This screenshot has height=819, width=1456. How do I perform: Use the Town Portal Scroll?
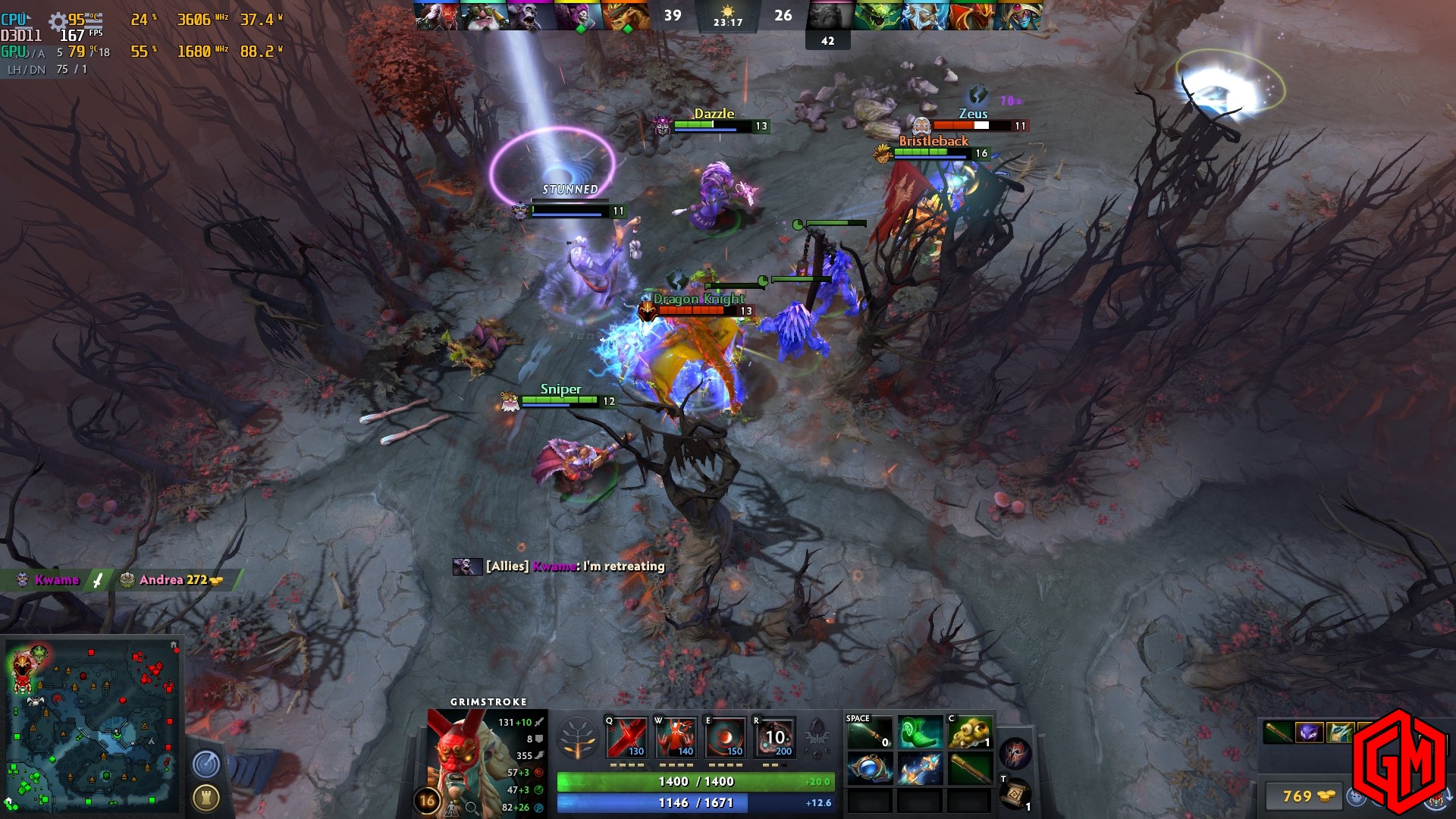1015,795
